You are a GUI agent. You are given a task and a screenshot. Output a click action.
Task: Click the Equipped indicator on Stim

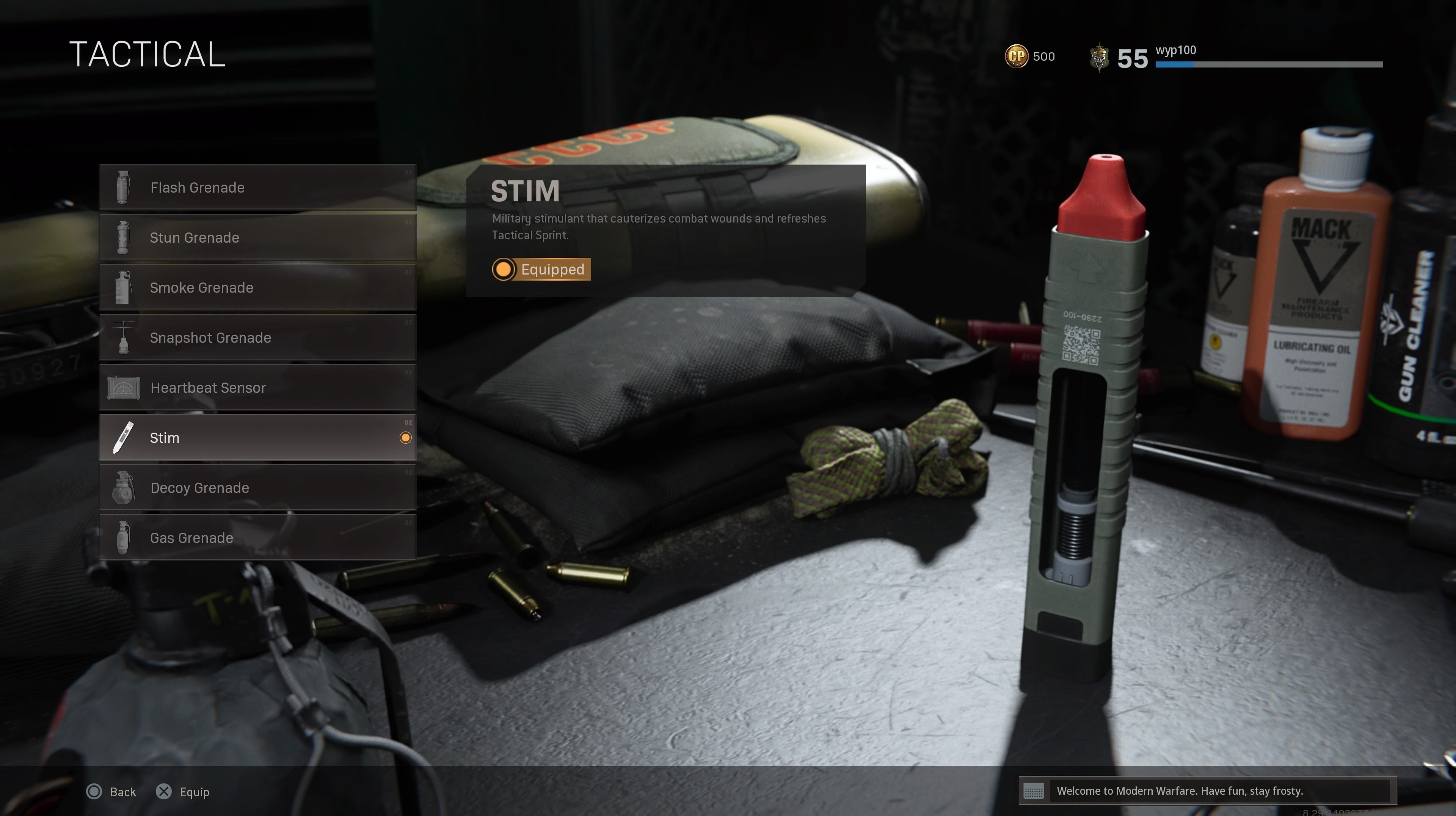tap(540, 270)
